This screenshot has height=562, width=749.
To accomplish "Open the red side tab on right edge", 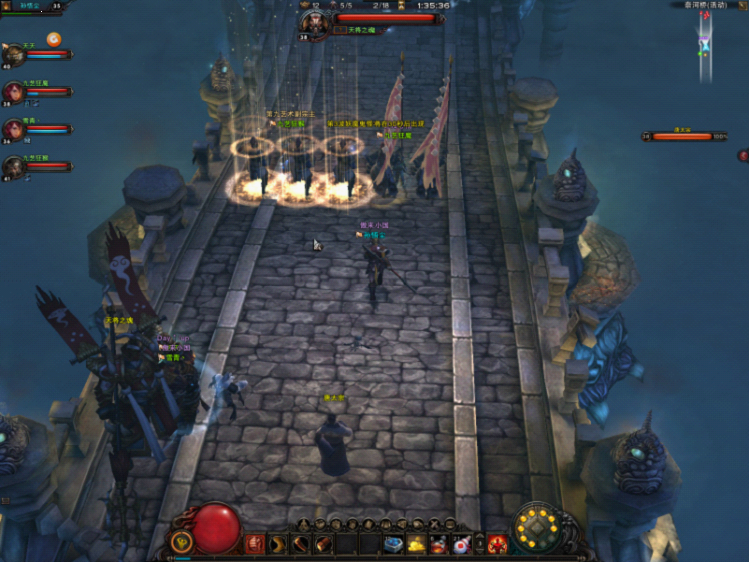I will click(743, 155).
